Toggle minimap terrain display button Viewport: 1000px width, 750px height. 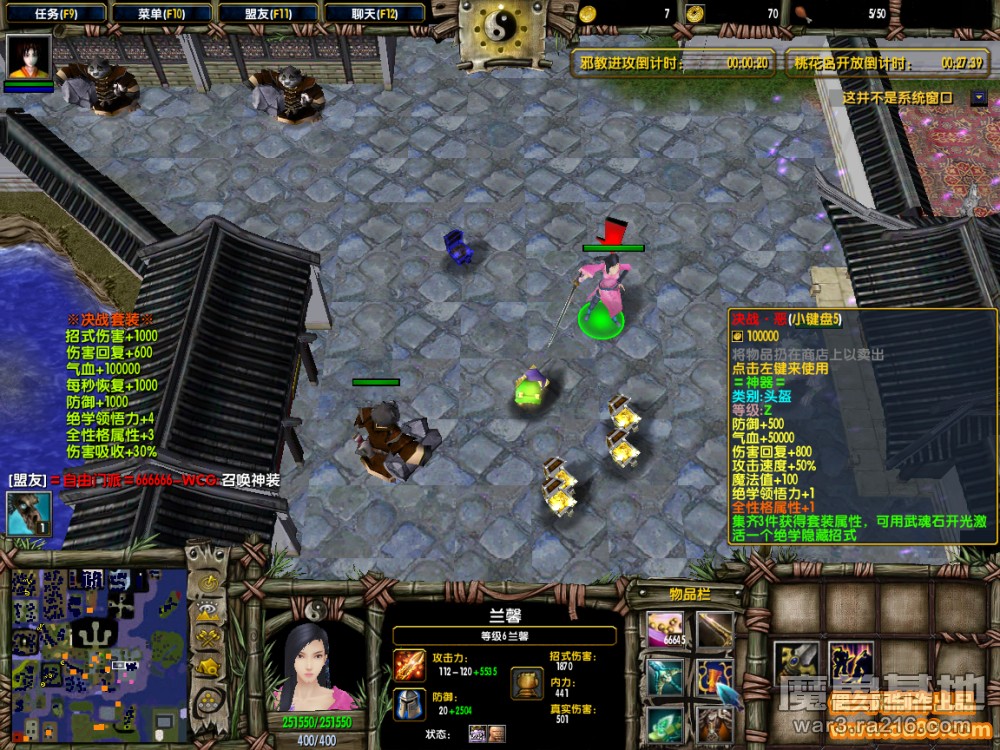(x=209, y=611)
